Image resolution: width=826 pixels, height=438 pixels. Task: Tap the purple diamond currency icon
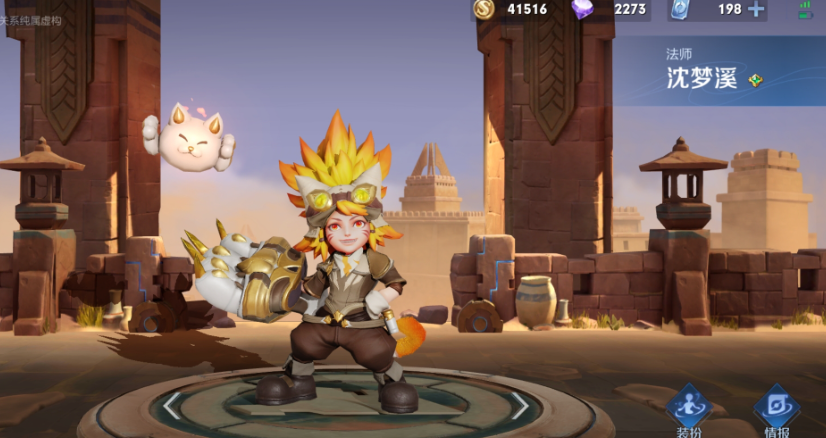pos(582,9)
